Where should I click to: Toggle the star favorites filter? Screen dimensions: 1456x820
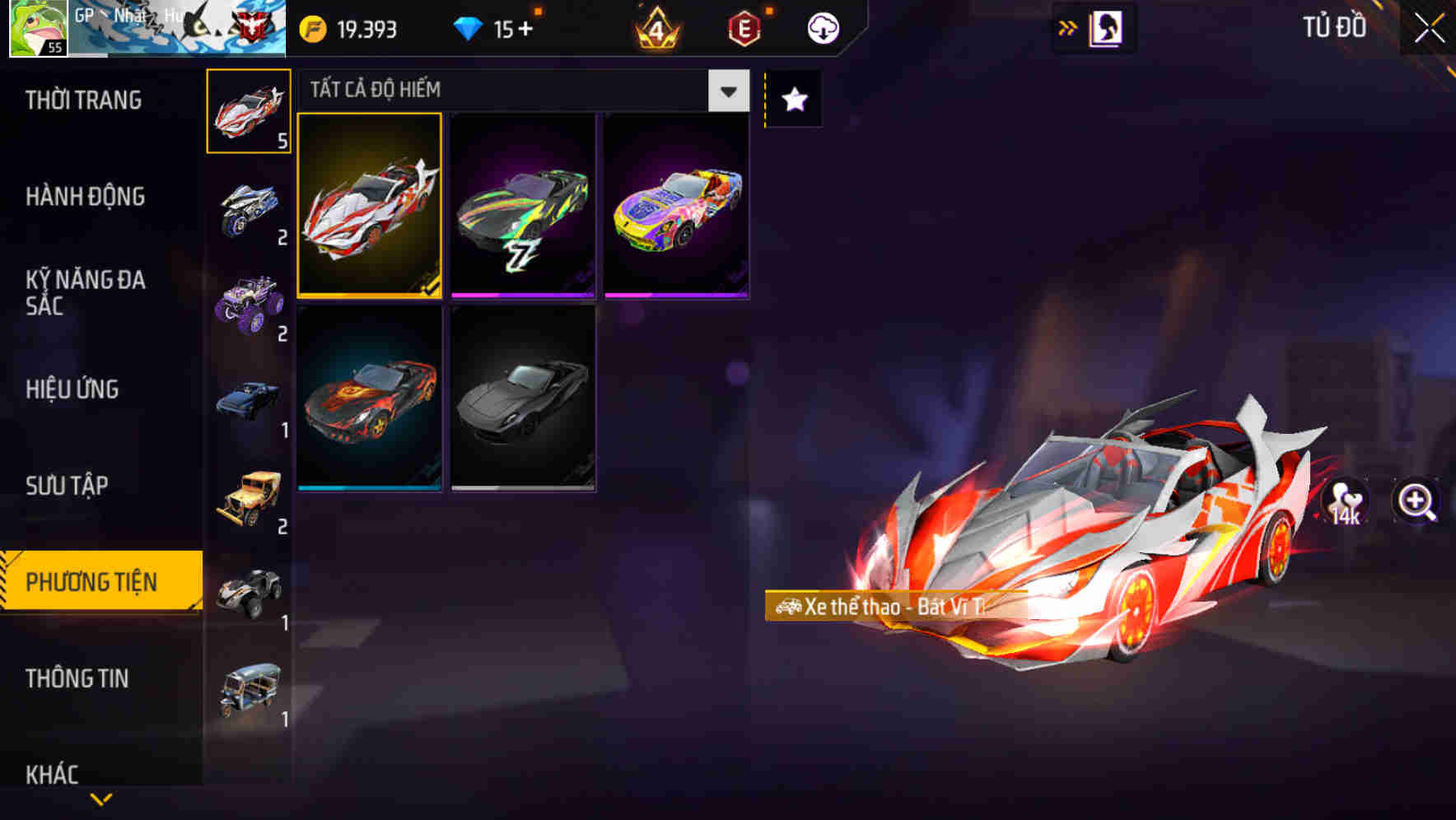click(x=792, y=100)
